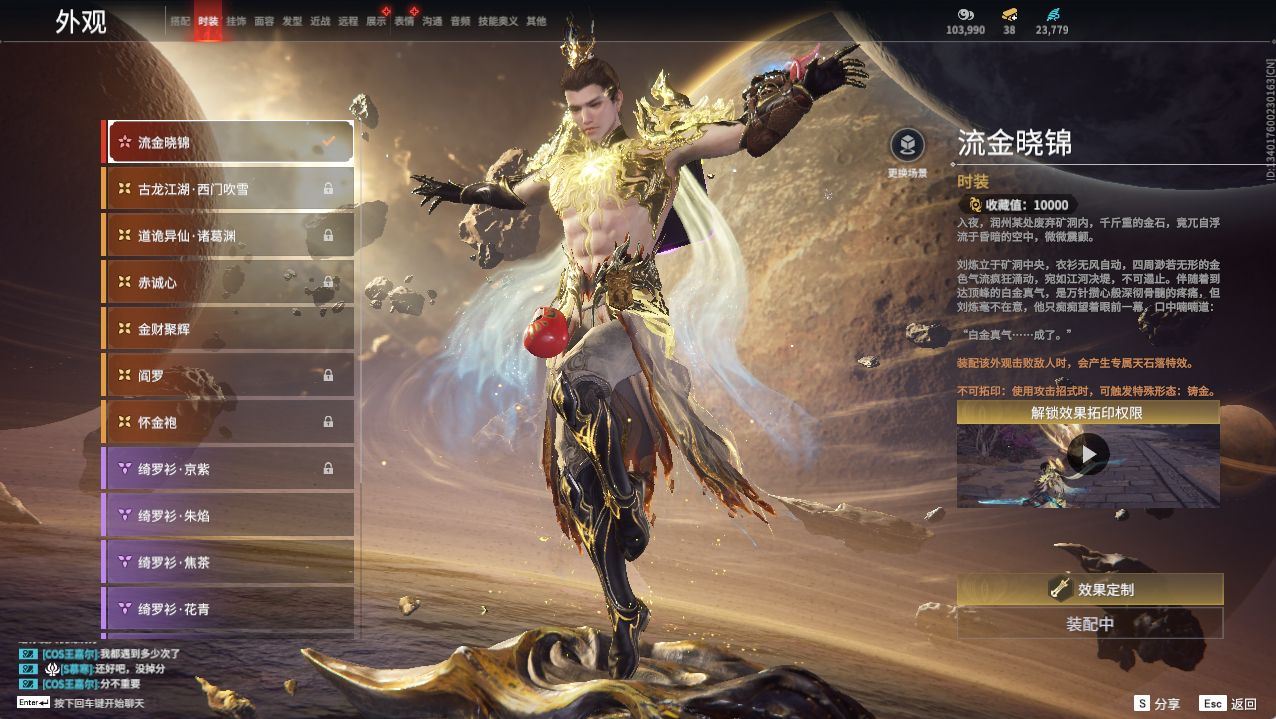Click the 更换场景 change scene icon
Viewport: 1276px width, 719px height.
click(907, 147)
